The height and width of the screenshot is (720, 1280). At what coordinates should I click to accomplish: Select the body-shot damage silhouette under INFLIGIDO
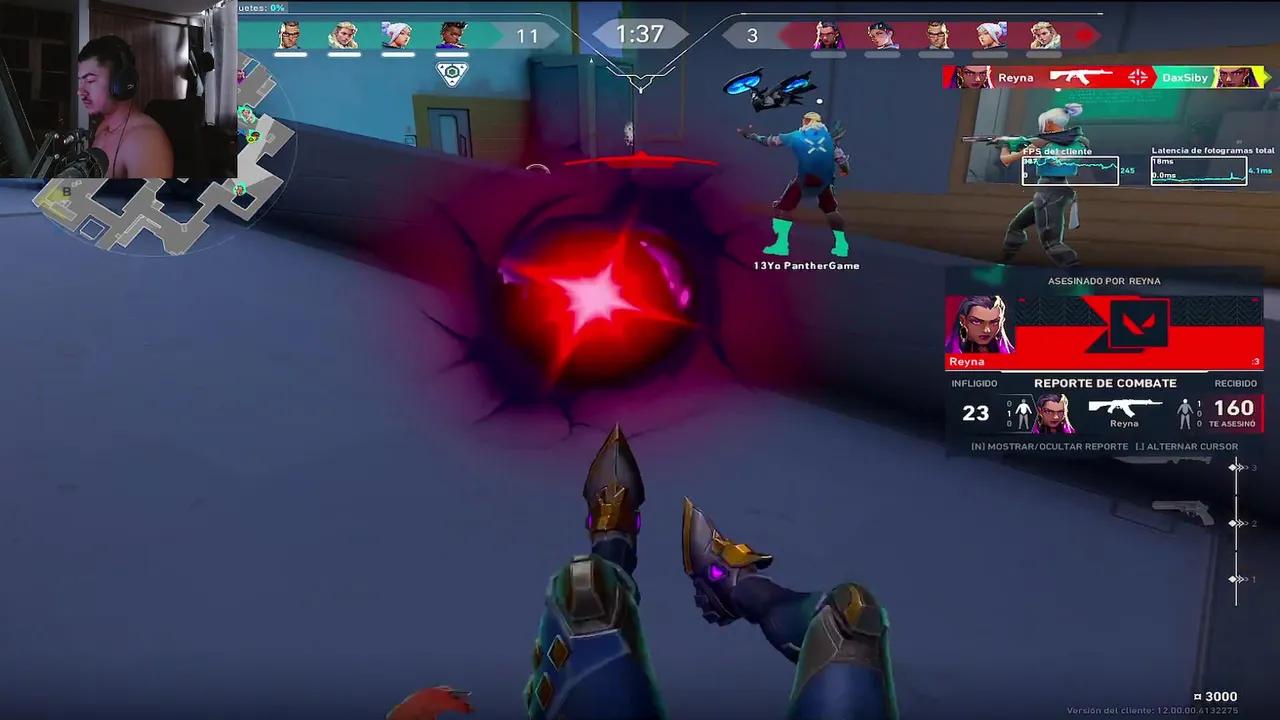point(1022,411)
